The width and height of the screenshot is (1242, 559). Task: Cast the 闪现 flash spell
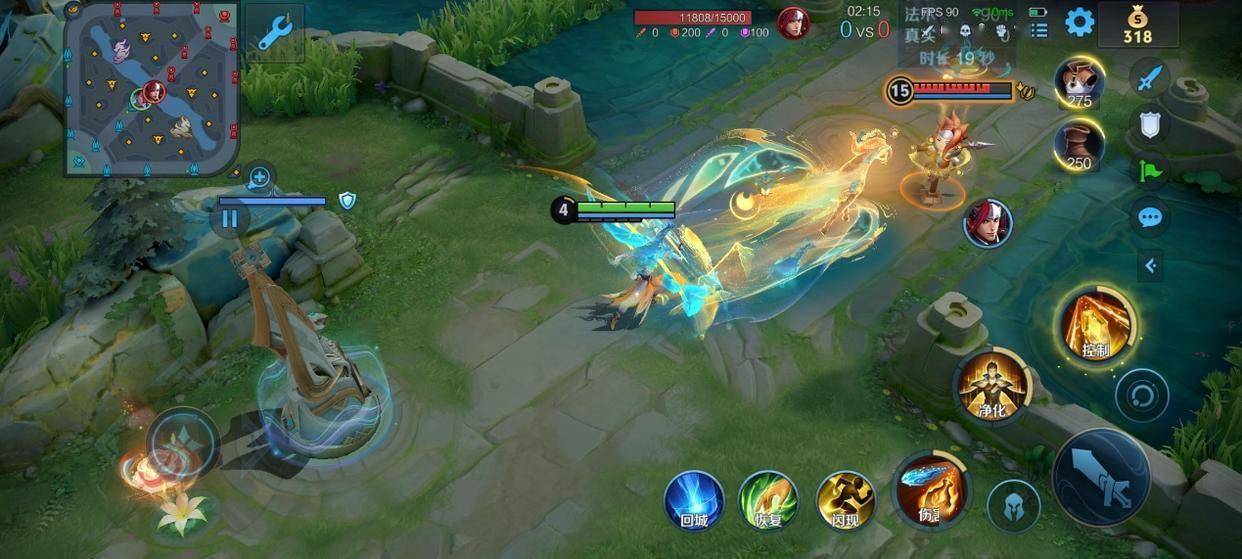(845, 499)
